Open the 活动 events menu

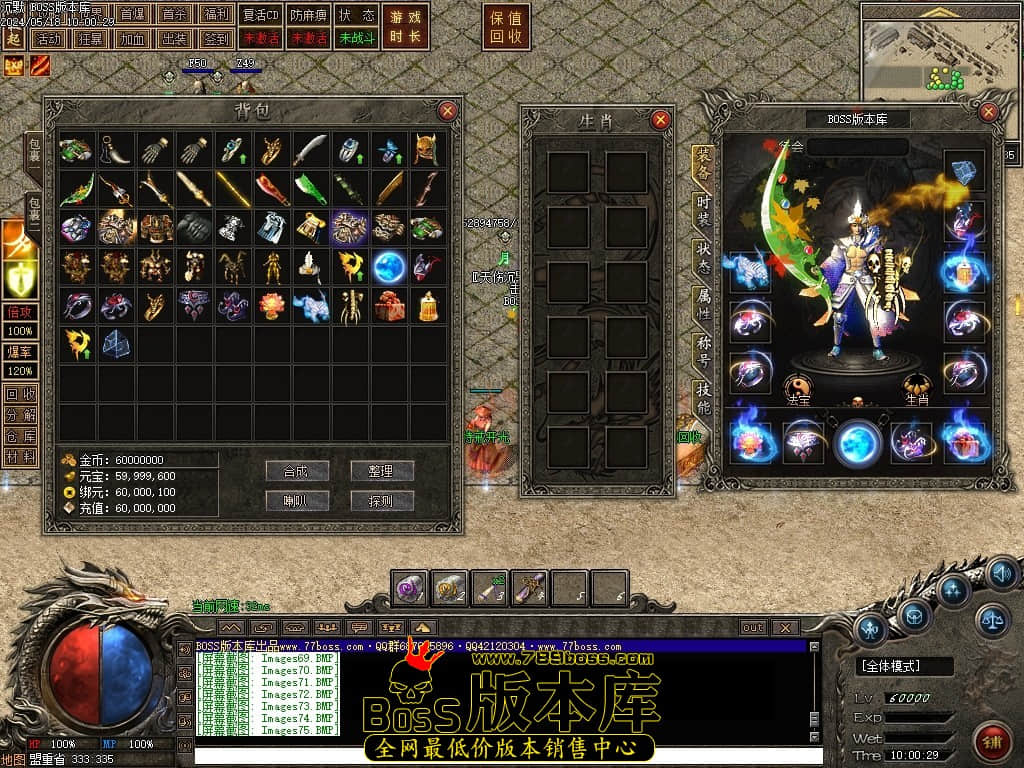pos(47,39)
